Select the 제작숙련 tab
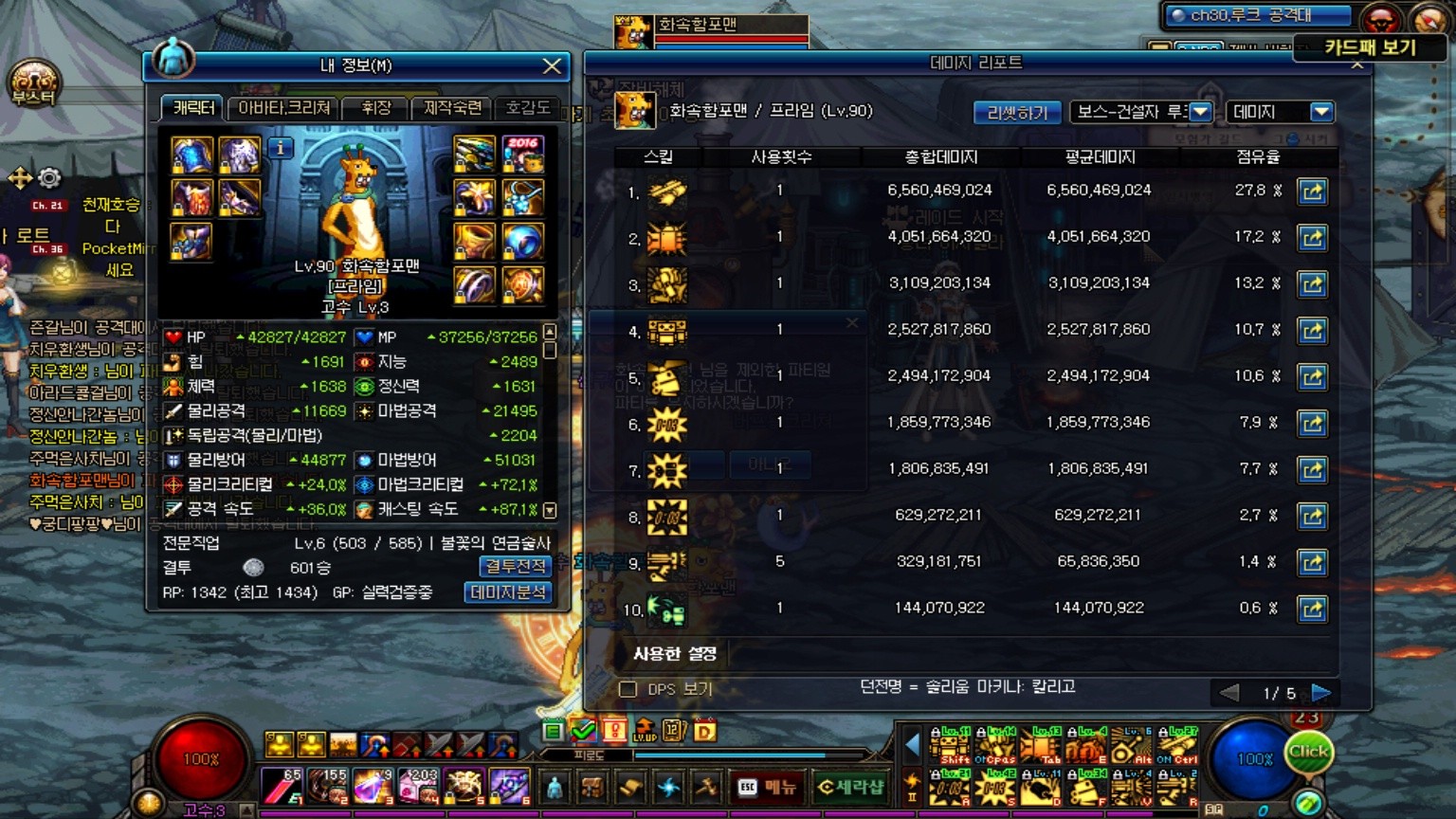The image size is (1456, 819). pyautogui.click(x=452, y=108)
